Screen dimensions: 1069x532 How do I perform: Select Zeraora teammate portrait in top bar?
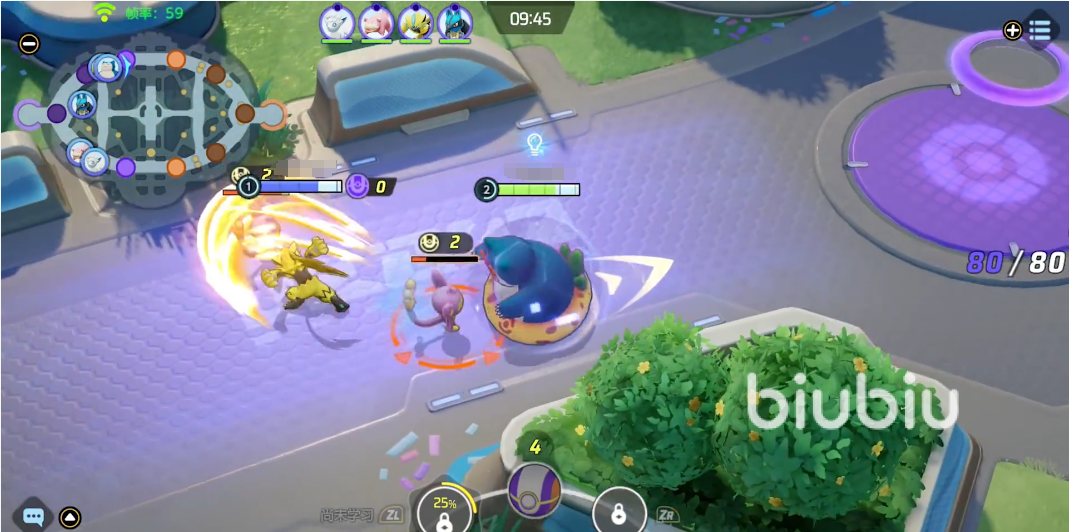pyautogui.click(x=415, y=21)
